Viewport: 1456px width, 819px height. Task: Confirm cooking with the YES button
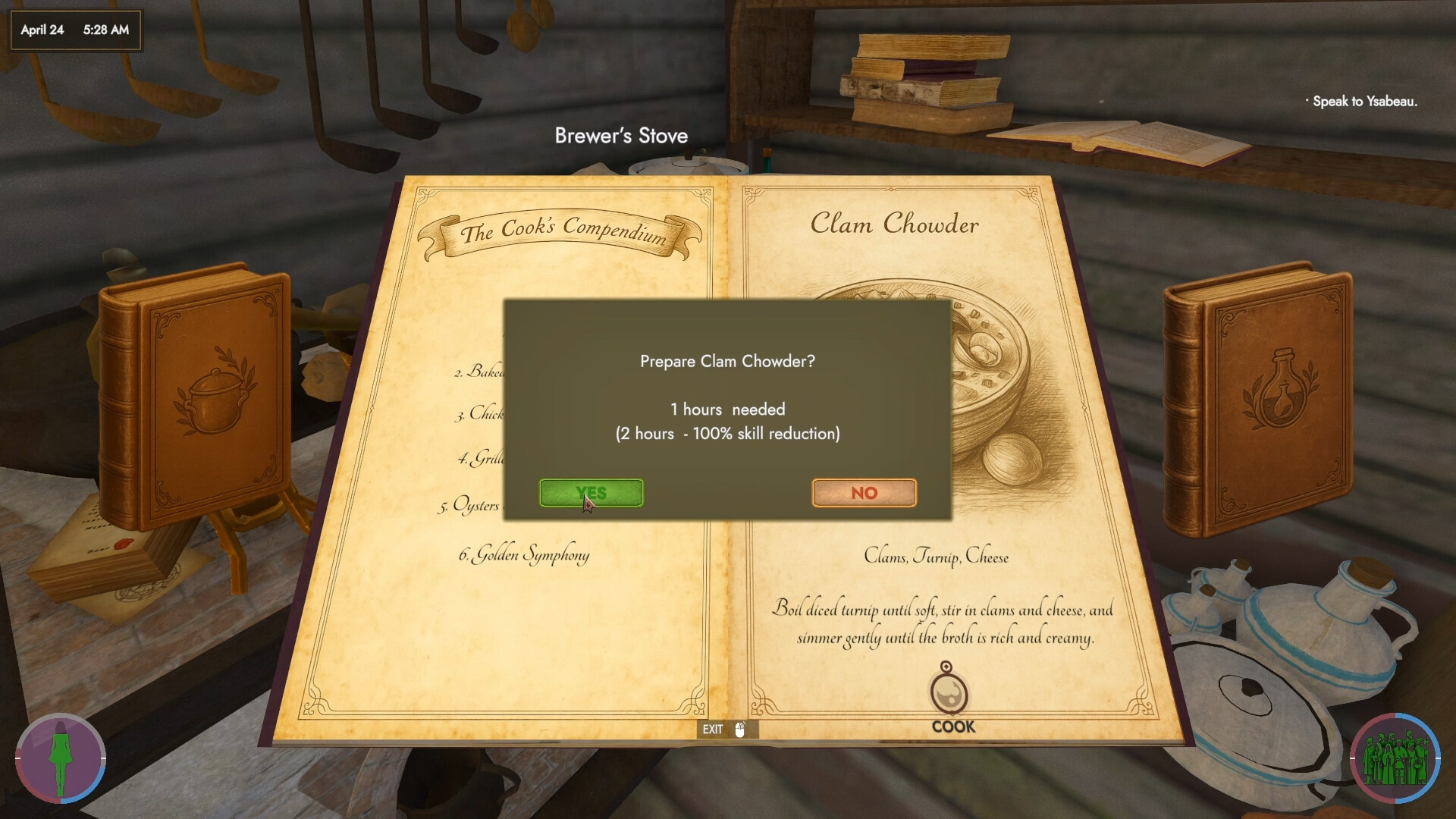pos(591,493)
